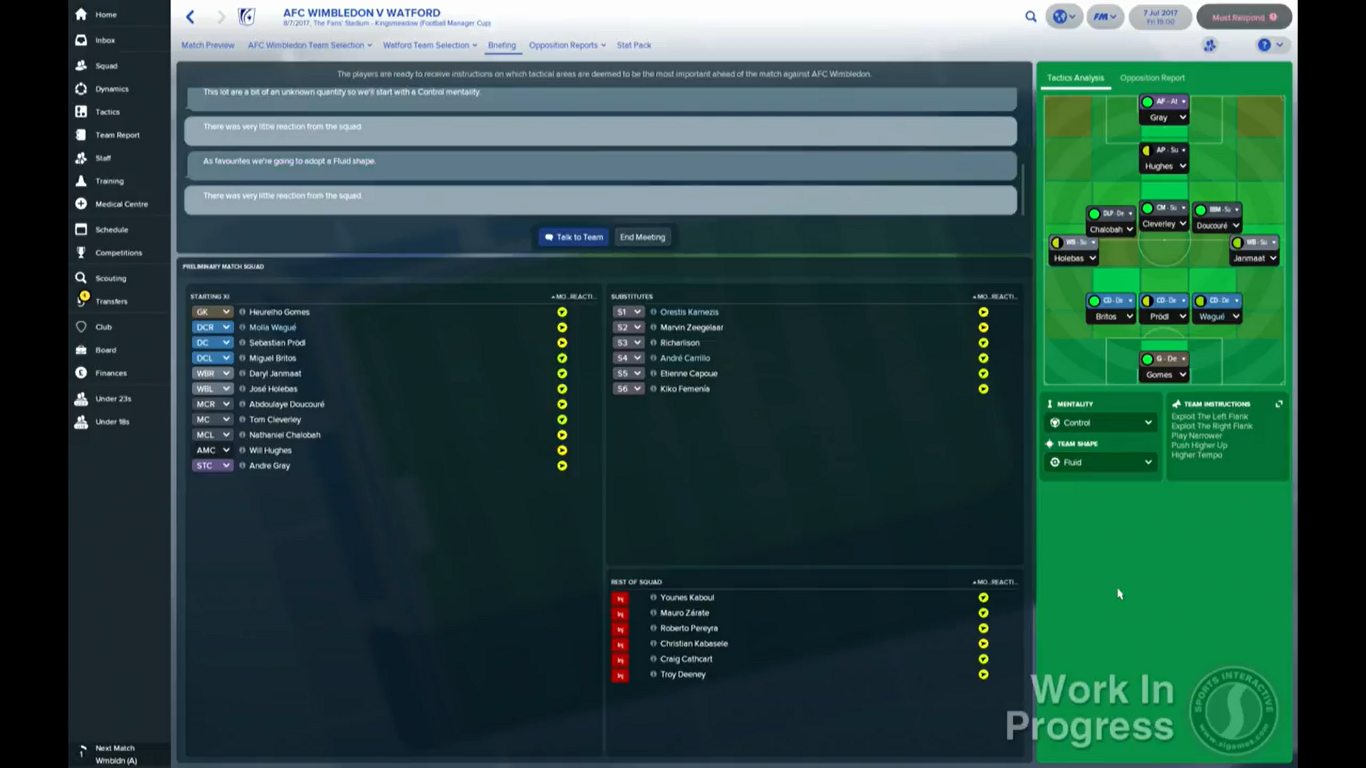Toggle Troy Deeney's reaction indicator

983,674
